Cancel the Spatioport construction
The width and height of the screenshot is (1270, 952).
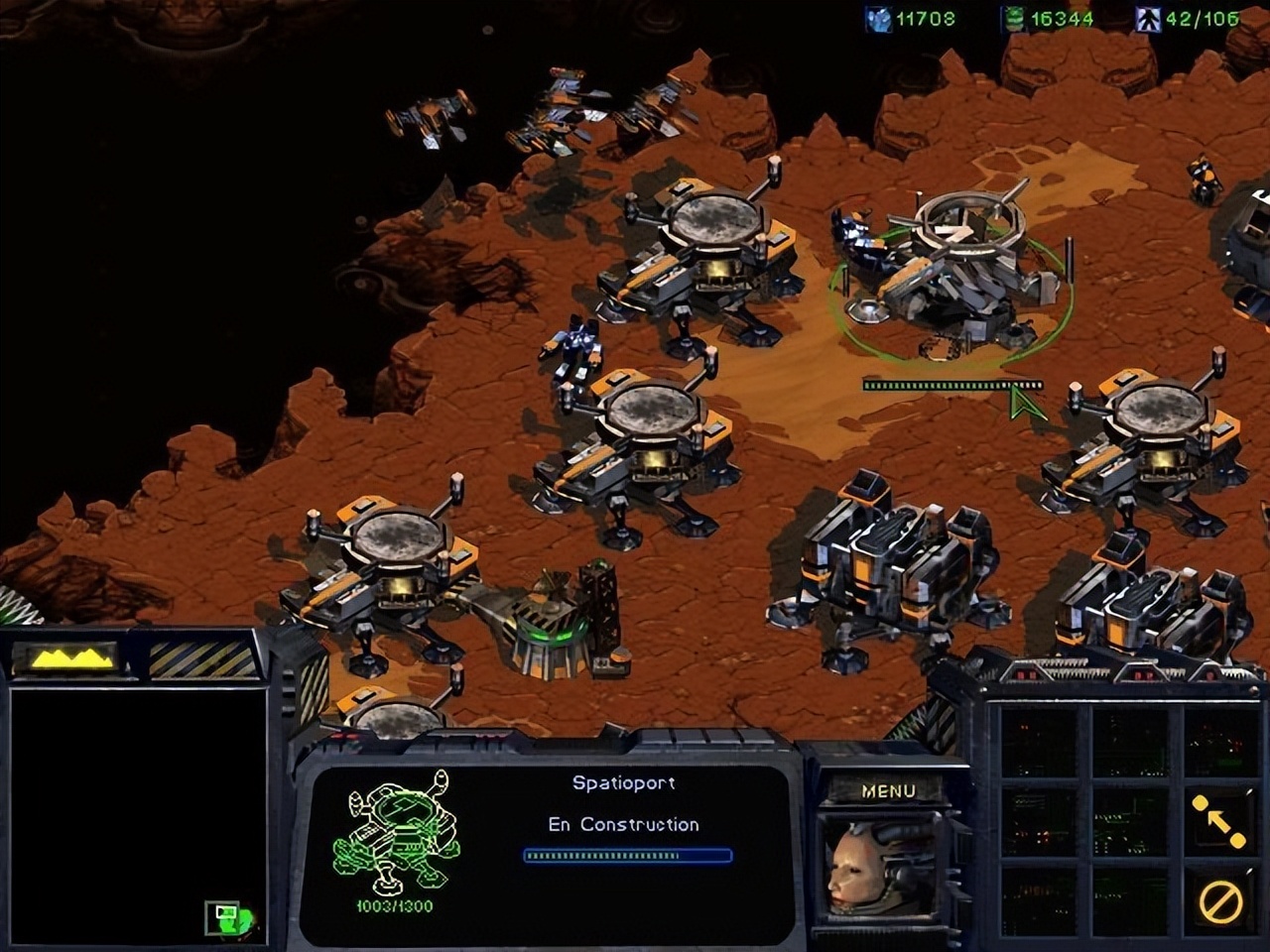tap(1219, 901)
